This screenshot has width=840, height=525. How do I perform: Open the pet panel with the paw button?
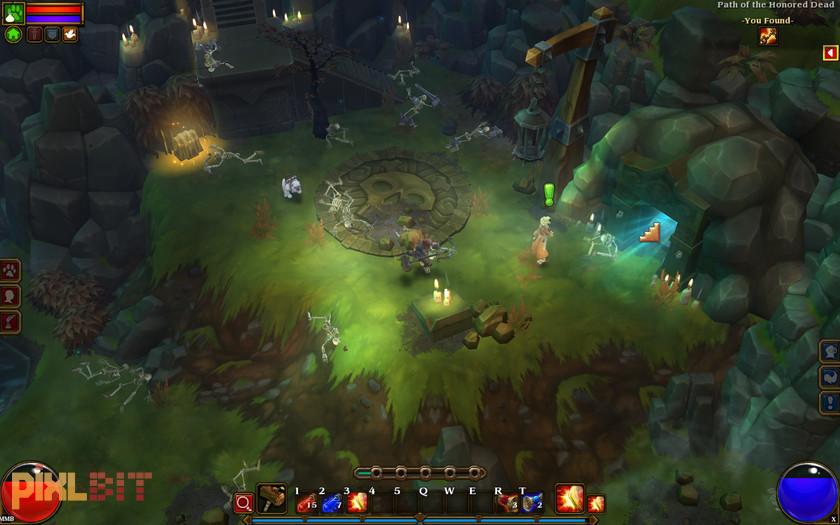point(12,271)
